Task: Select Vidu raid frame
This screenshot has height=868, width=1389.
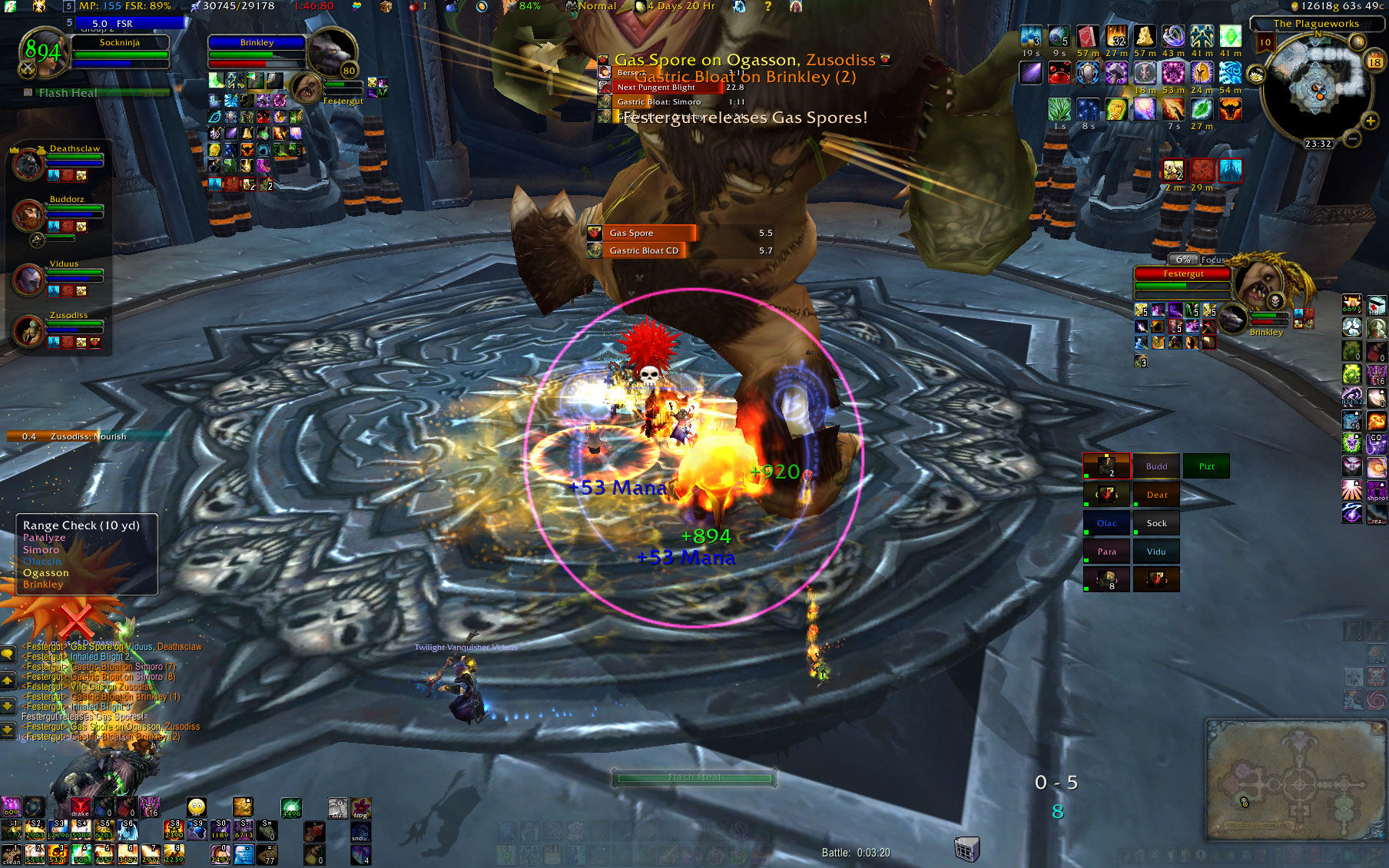Action: pos(1156,552)
